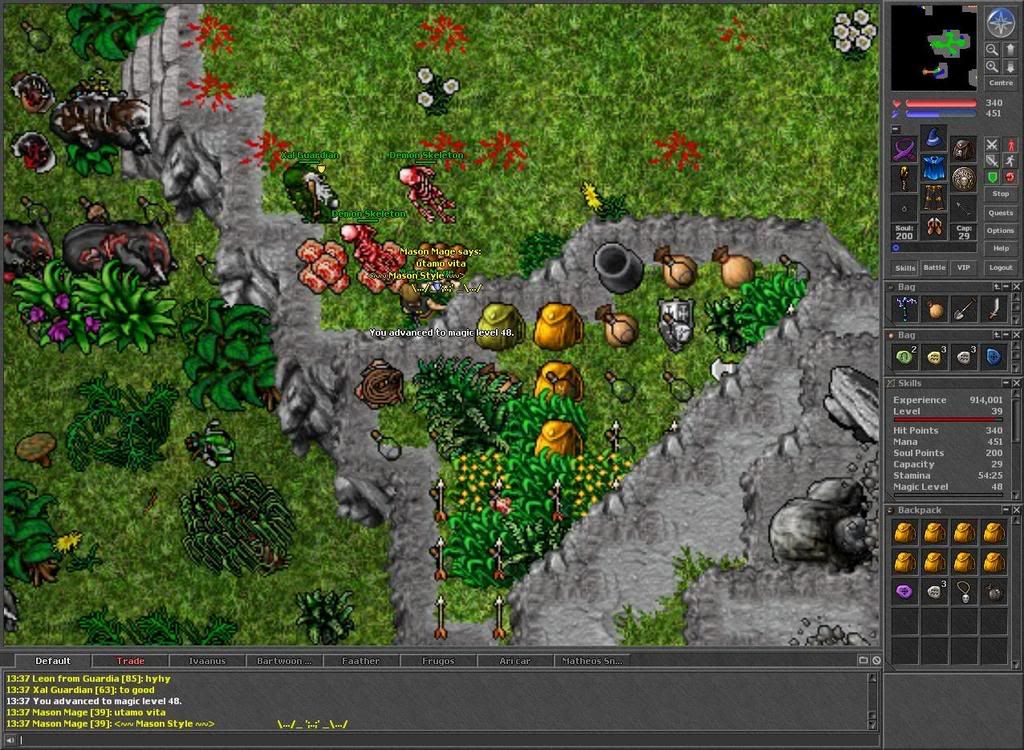The height and width of the screenshot is (750, 1024).
Task: Toggle the Skills window button
Action: tap(905, 268)
